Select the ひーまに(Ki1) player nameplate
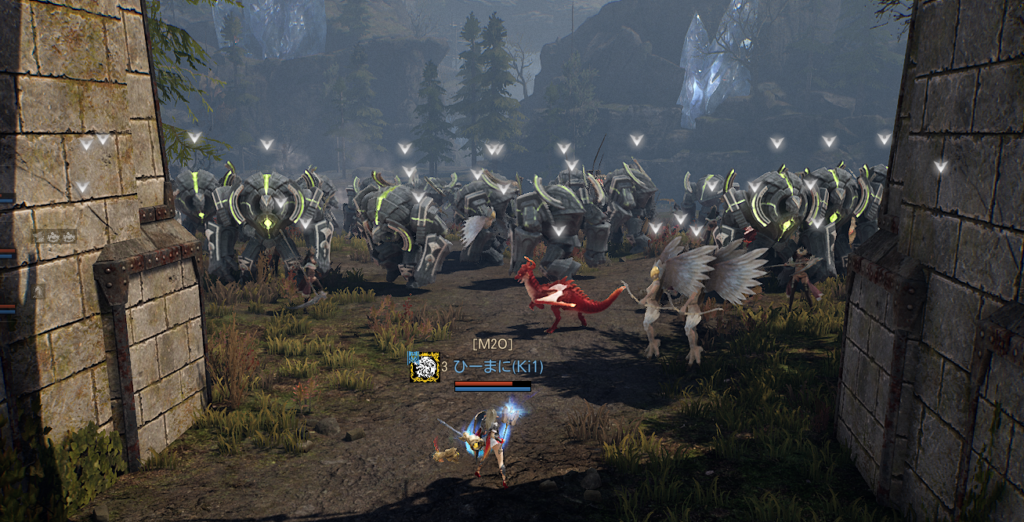This screenshot has height=522, width=1024. click(x=497, y=367)
